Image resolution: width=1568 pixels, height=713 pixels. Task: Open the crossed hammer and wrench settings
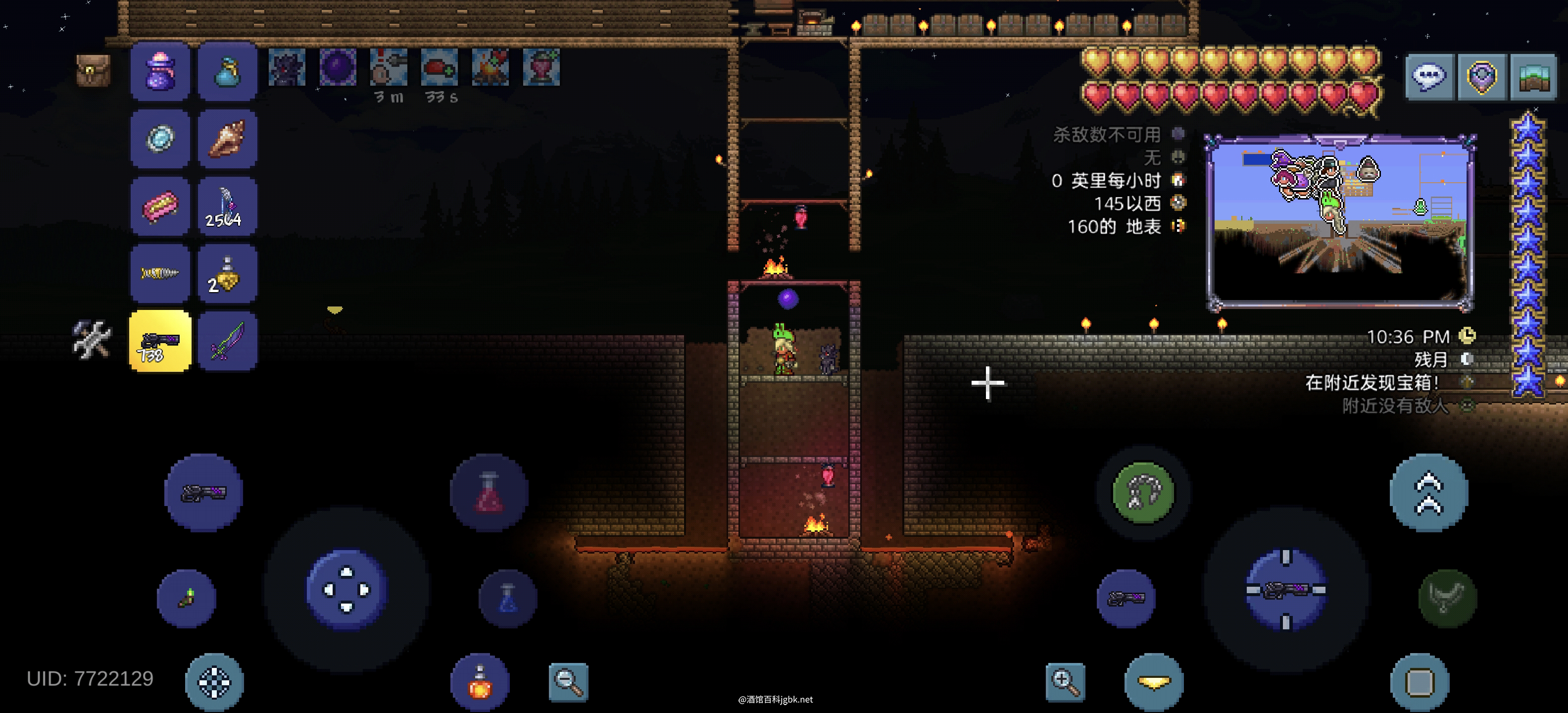[x=91, y=339]
